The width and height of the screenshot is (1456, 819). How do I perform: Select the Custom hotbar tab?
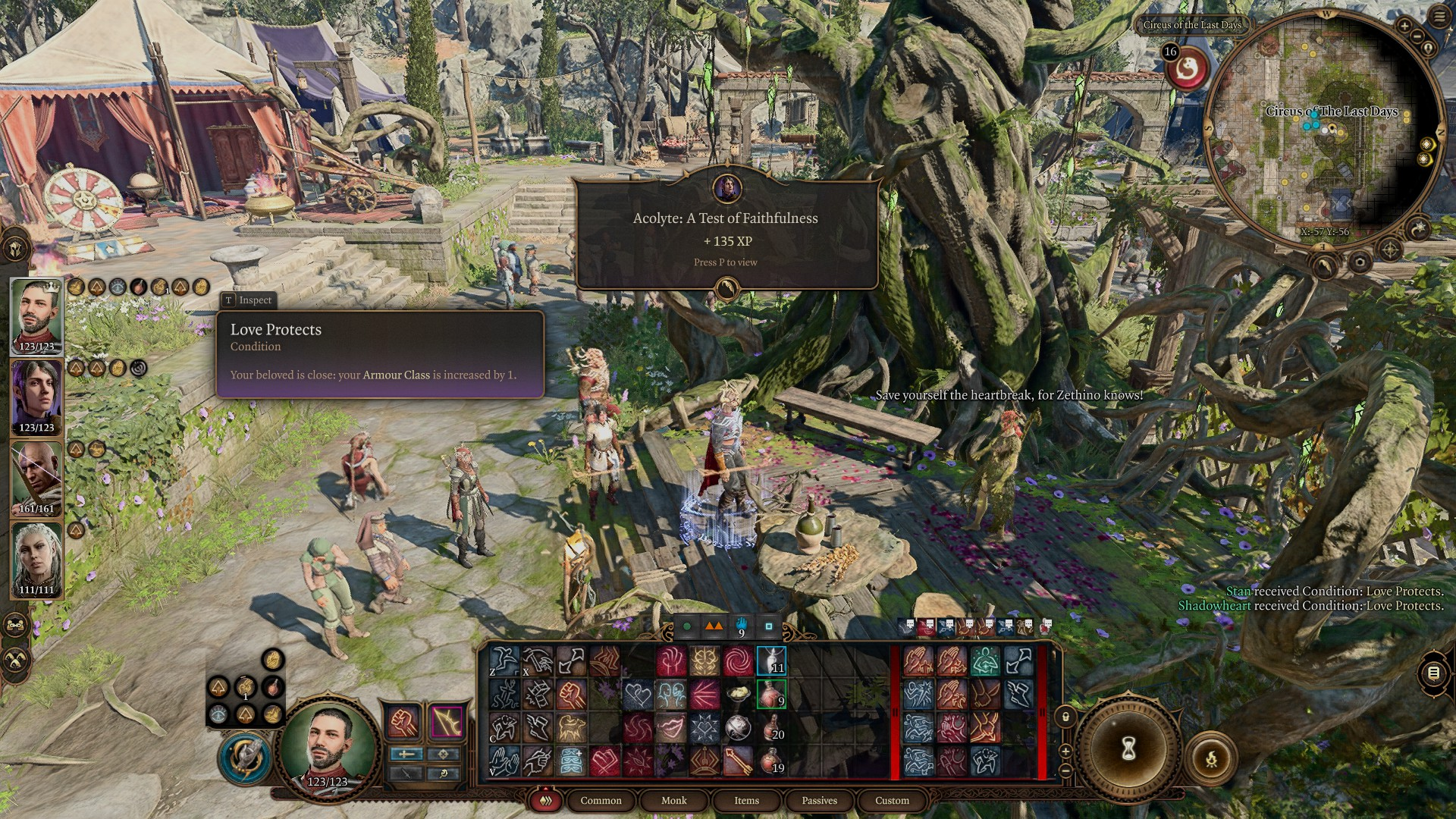coord(892,800)
